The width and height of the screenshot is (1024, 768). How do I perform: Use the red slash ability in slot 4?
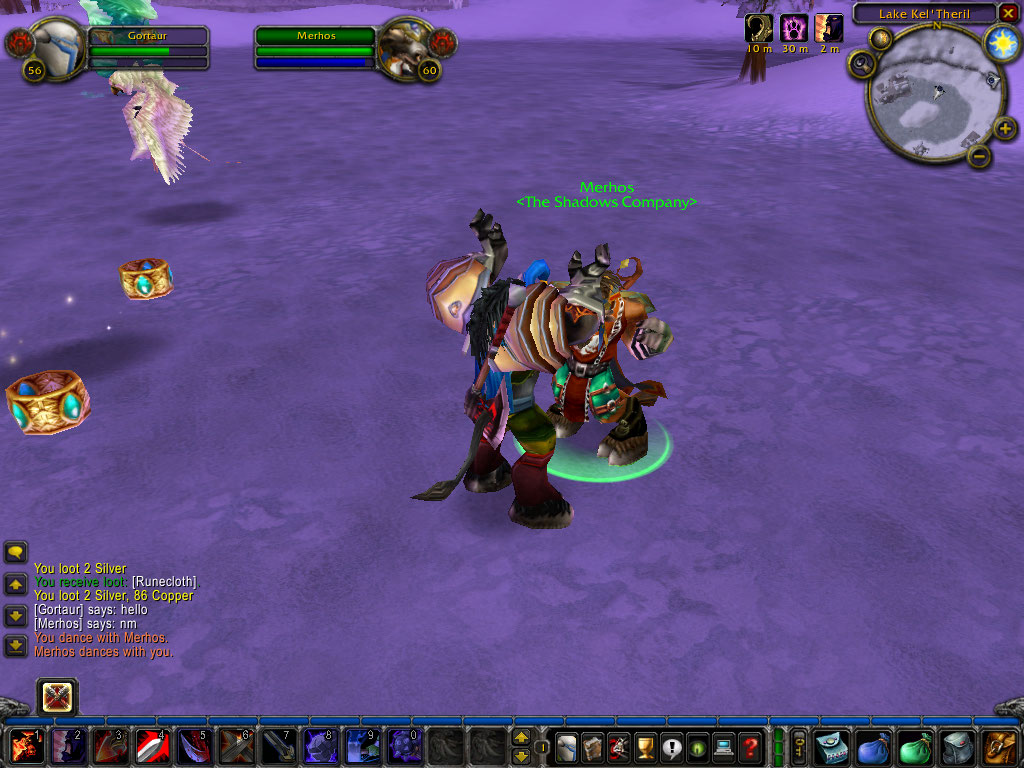(151, 746)
